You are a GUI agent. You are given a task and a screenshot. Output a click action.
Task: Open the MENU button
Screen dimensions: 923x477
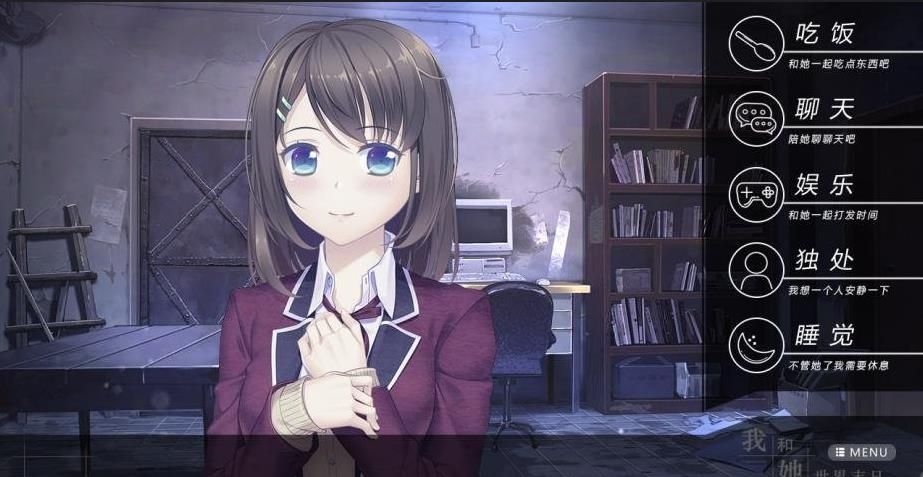[x=861, y=452]
